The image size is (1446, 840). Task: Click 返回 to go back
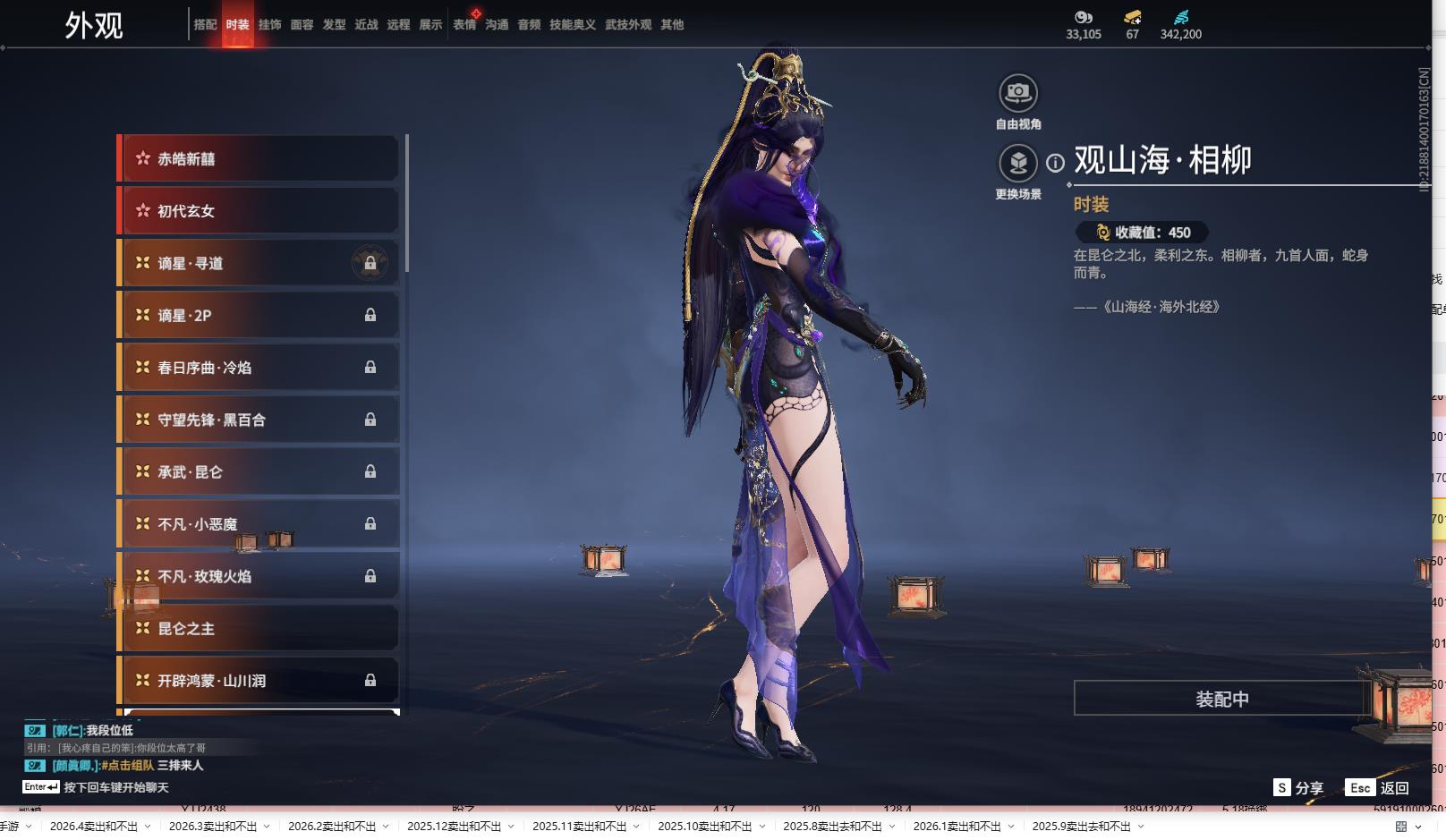pos(1378,788)
